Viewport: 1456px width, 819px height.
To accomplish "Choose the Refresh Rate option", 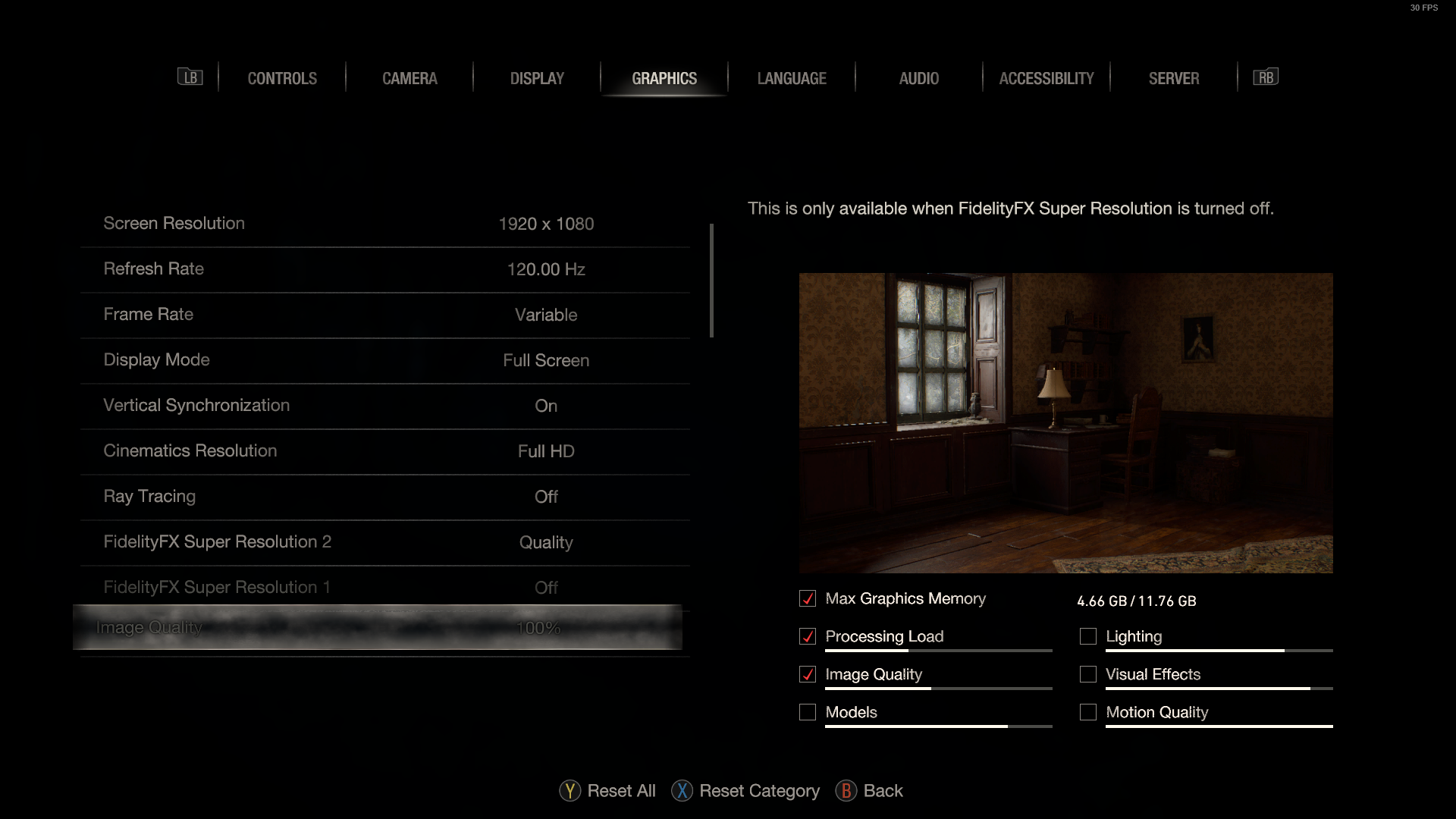I will click(x=385, y=269).
